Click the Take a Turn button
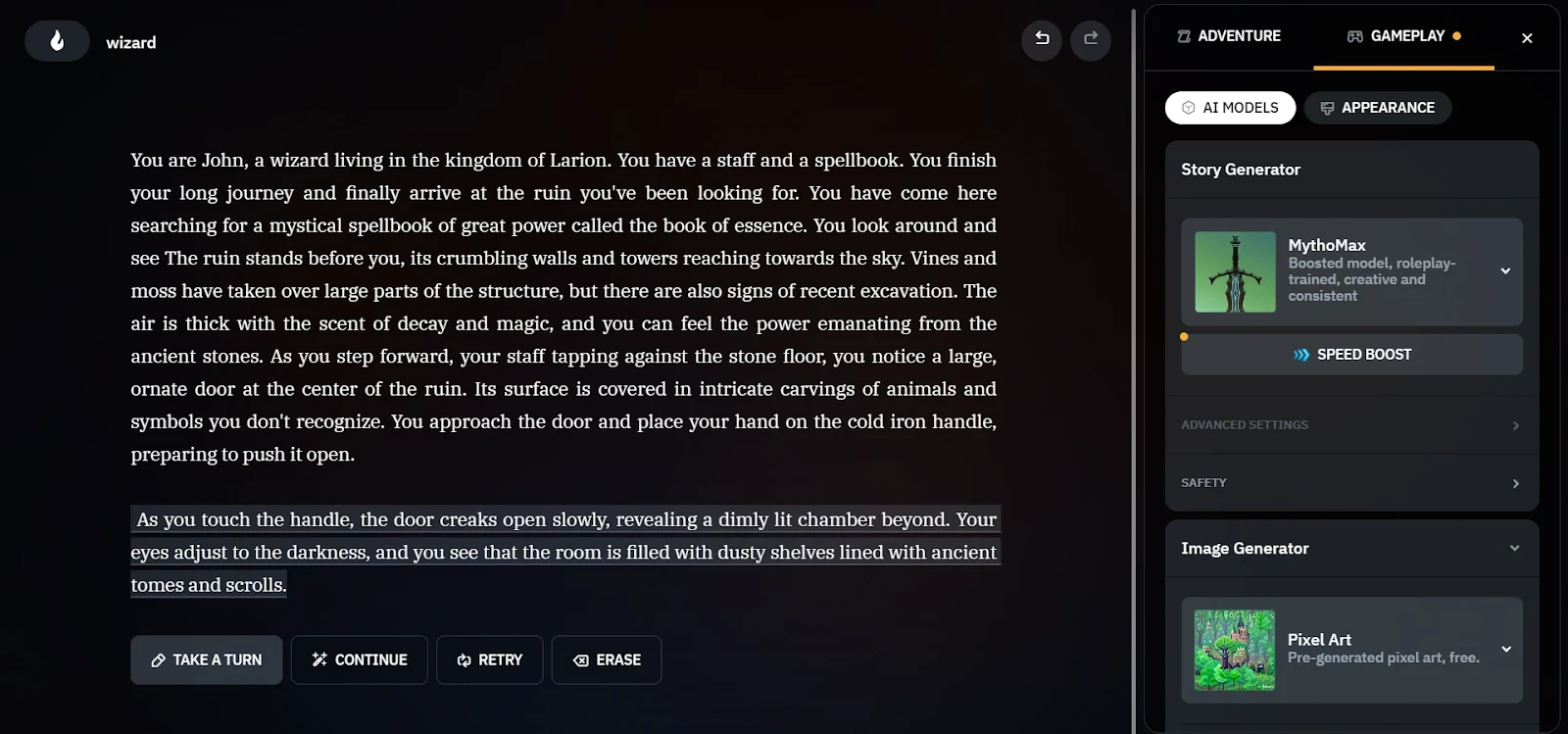Image resolution: width=1568 pixels, height=734 pixels. [x=207, y=660]
